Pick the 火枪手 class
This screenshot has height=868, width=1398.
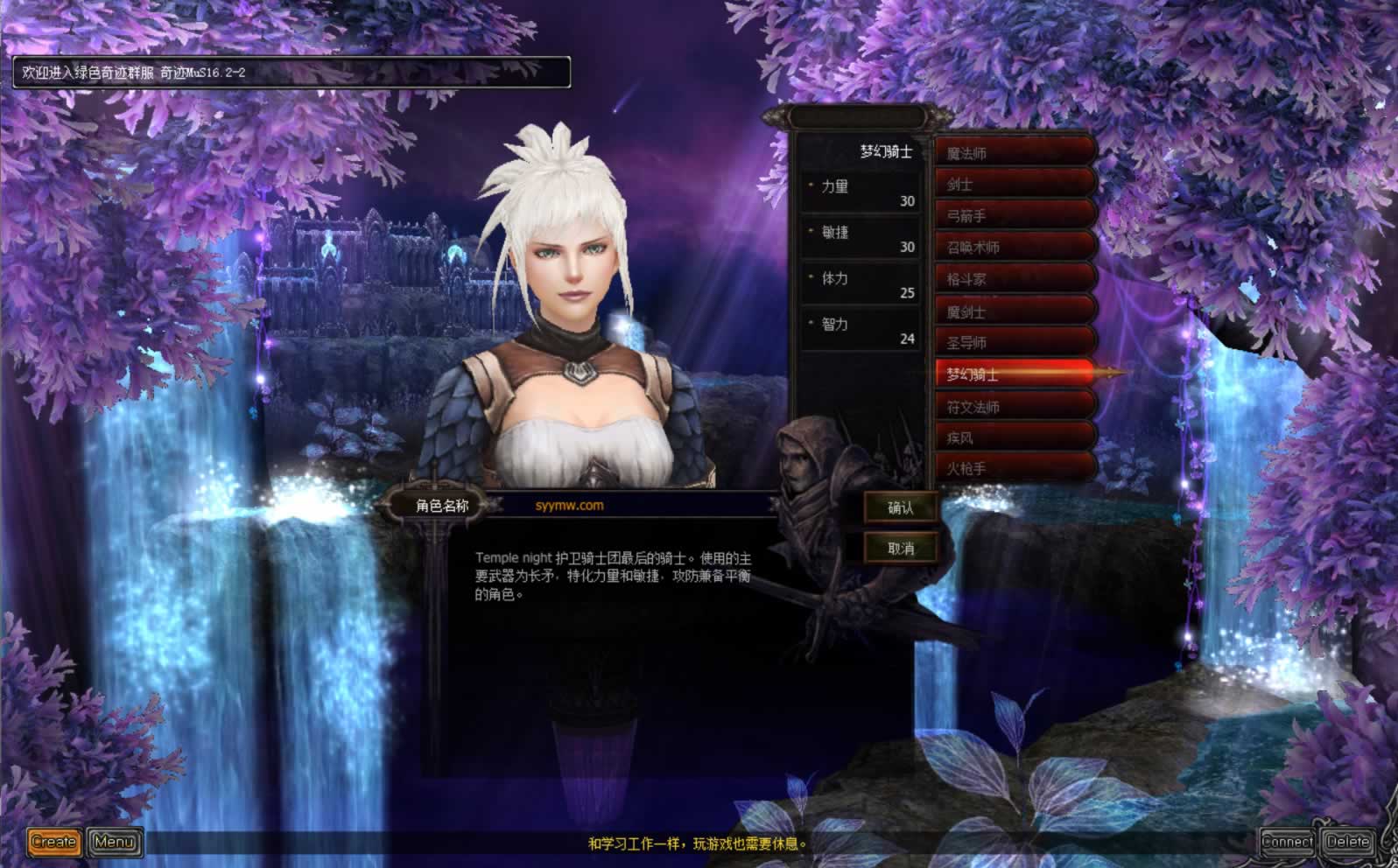1014,469
